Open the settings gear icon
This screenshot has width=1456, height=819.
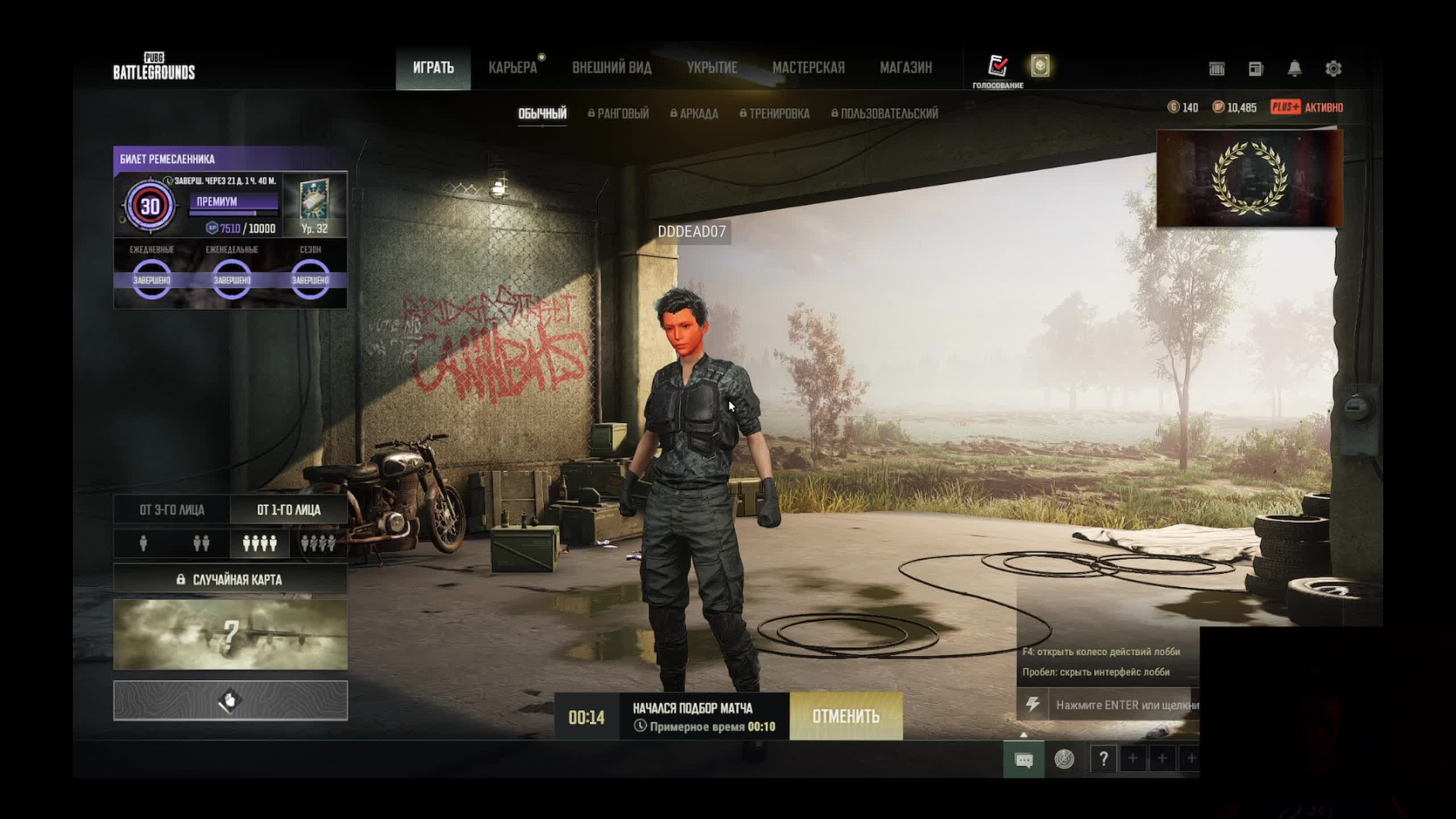[x=1333, y=69]
